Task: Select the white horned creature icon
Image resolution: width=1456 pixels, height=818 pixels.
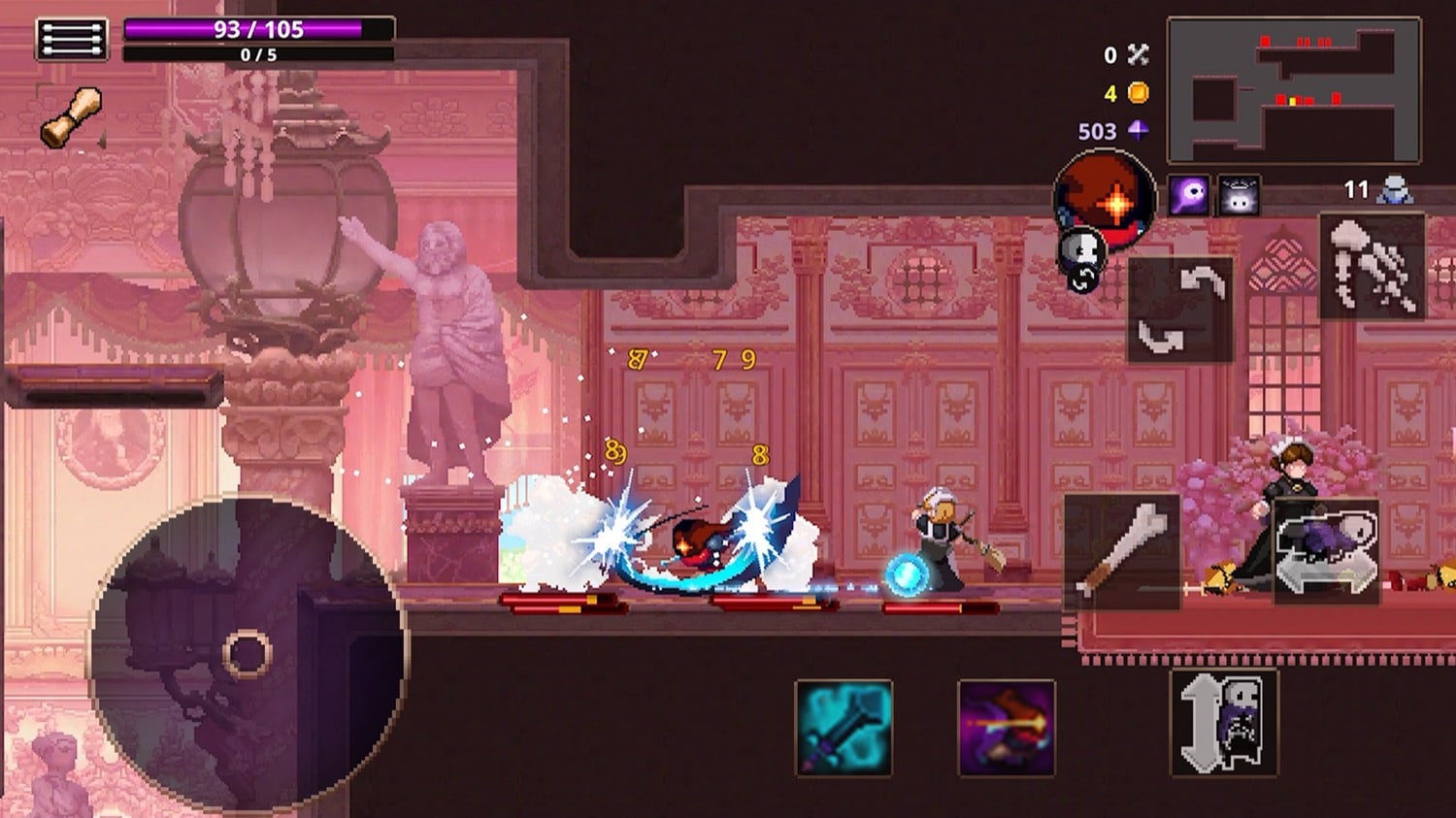Action: click(1239, 196)
